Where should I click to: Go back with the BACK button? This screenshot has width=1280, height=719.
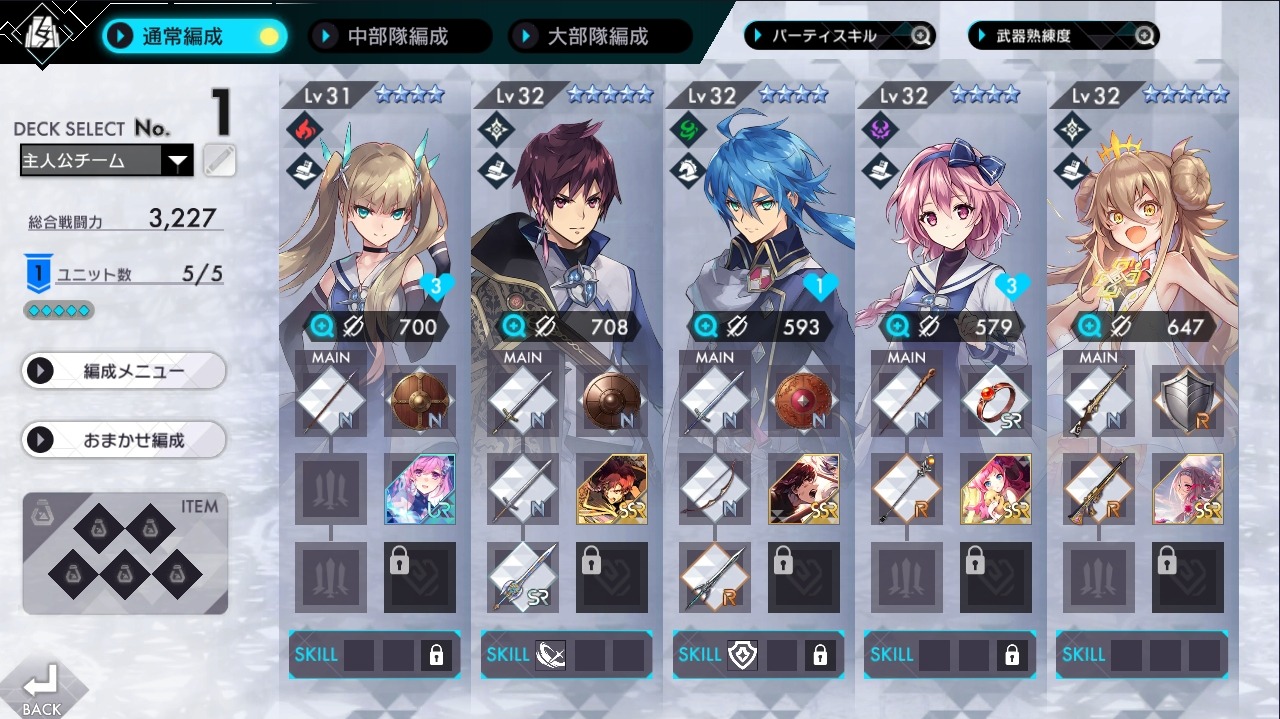point(40,690)
